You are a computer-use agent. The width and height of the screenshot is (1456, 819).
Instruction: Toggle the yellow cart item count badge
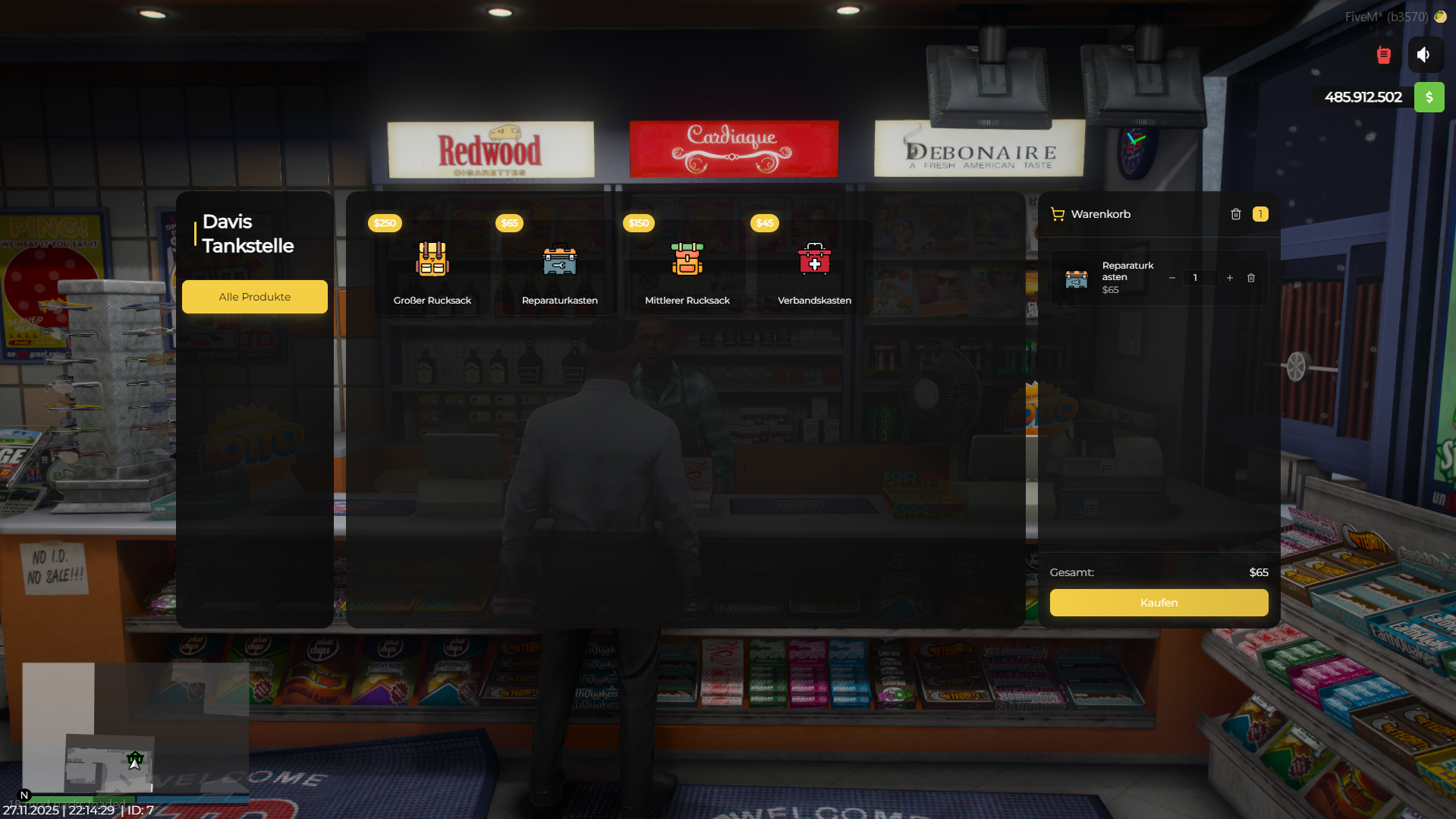1260,214
